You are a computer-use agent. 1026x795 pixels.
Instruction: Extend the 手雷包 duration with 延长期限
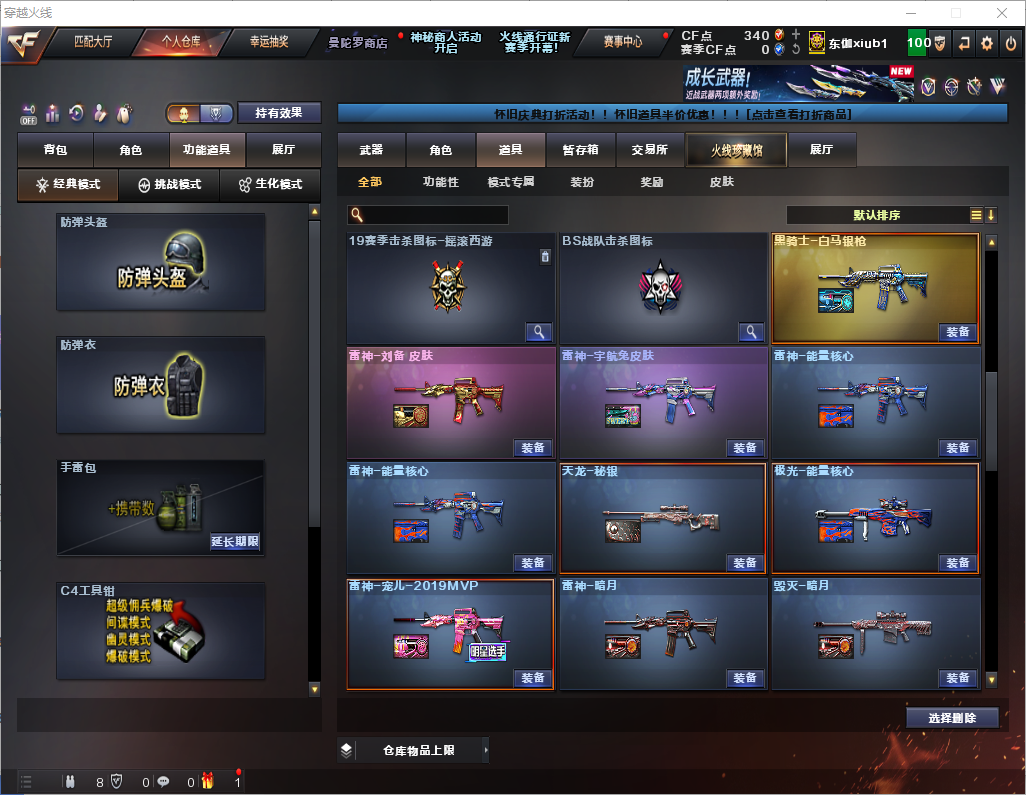click(235, 542)
